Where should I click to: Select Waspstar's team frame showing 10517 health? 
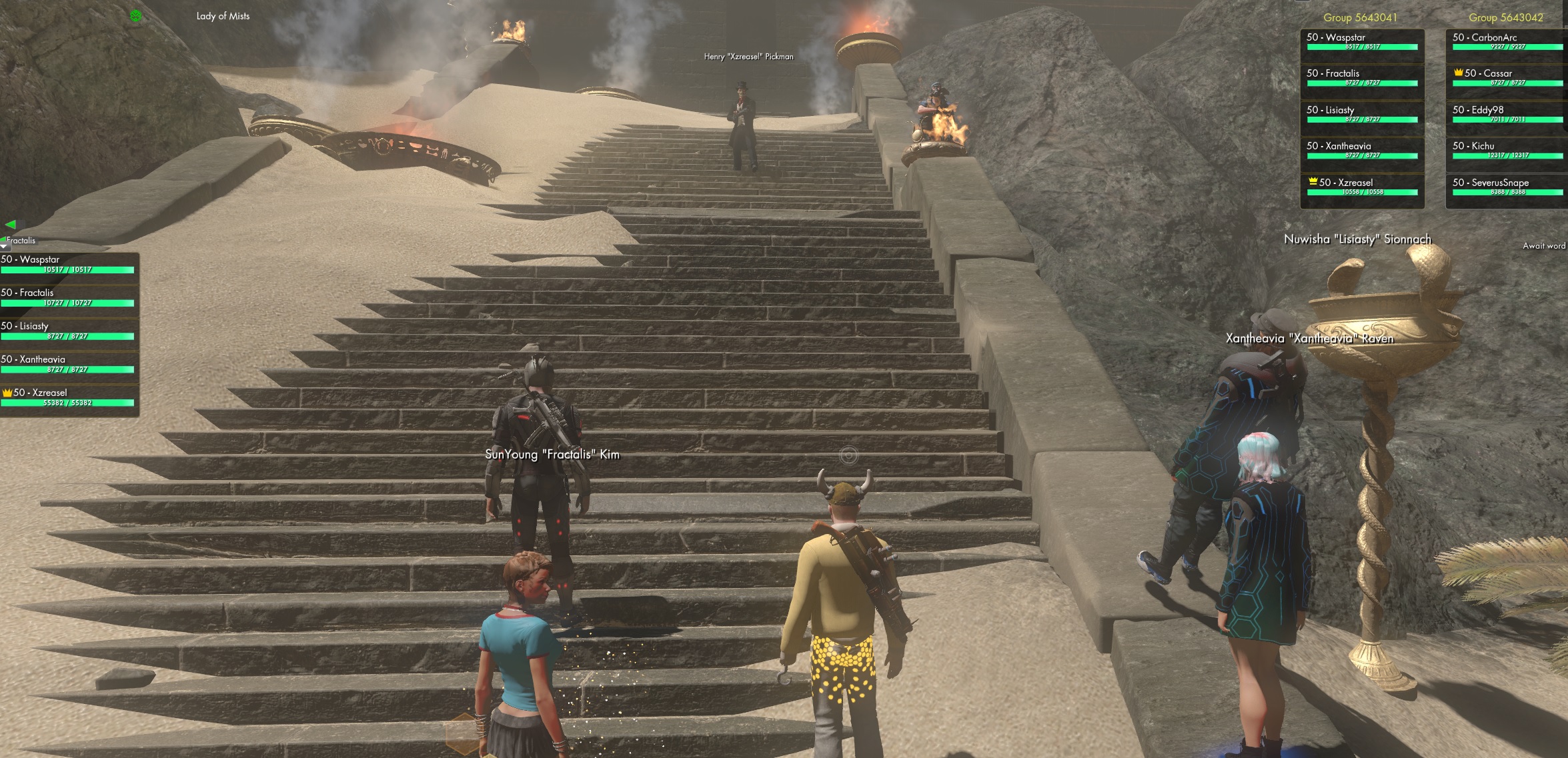tap(68, 264)
